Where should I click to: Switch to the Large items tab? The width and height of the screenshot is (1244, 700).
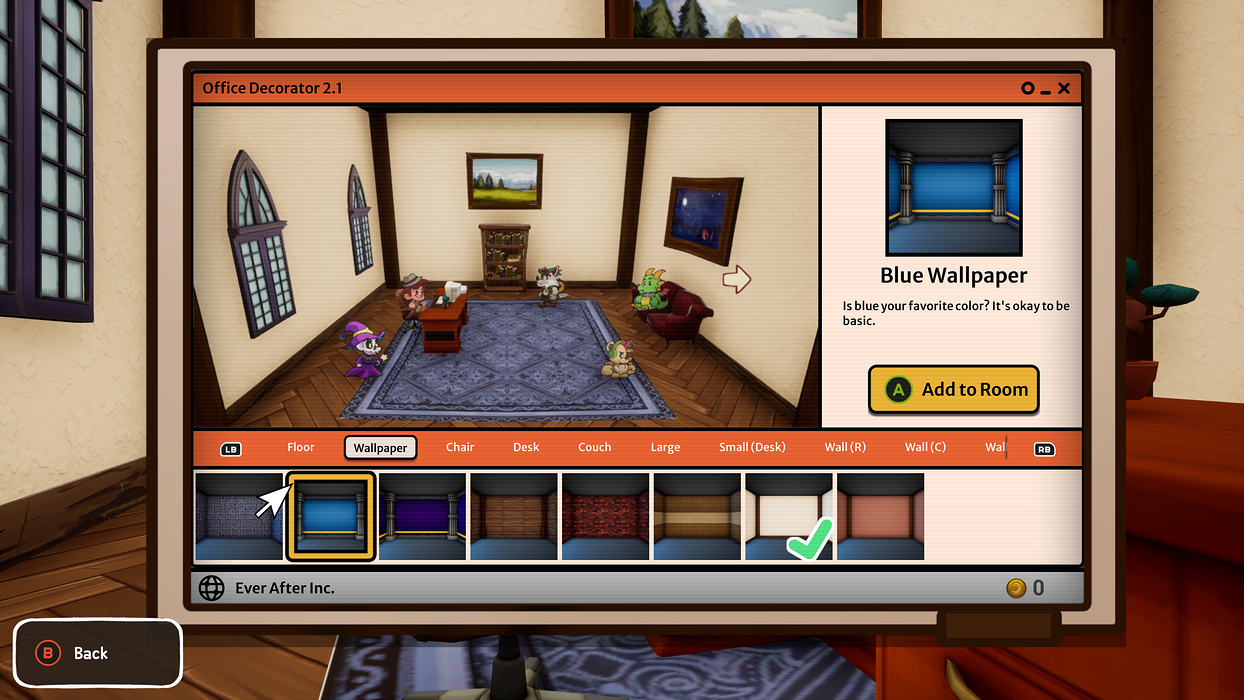(665, 447)
